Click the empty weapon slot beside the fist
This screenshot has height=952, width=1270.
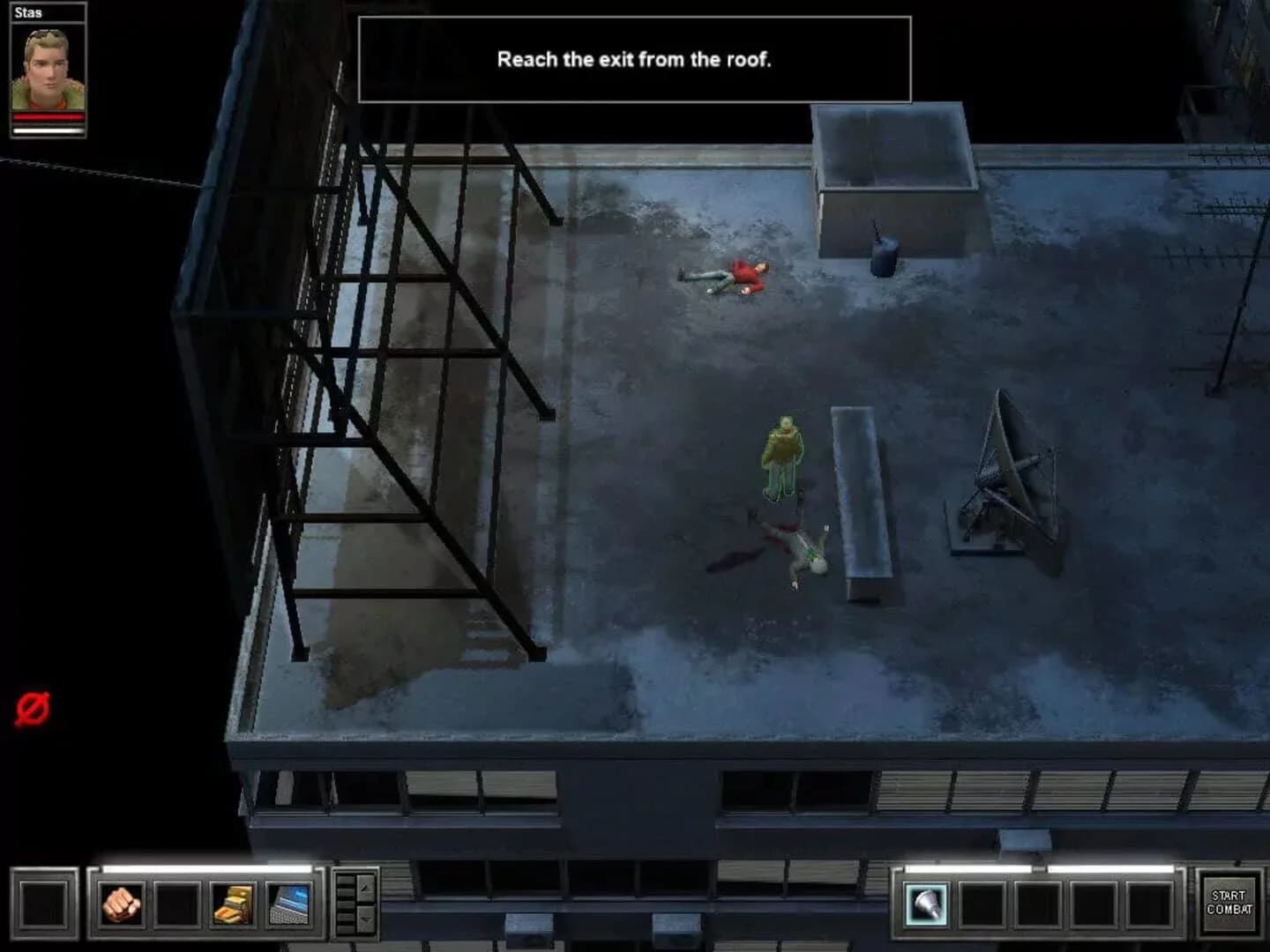176,904
